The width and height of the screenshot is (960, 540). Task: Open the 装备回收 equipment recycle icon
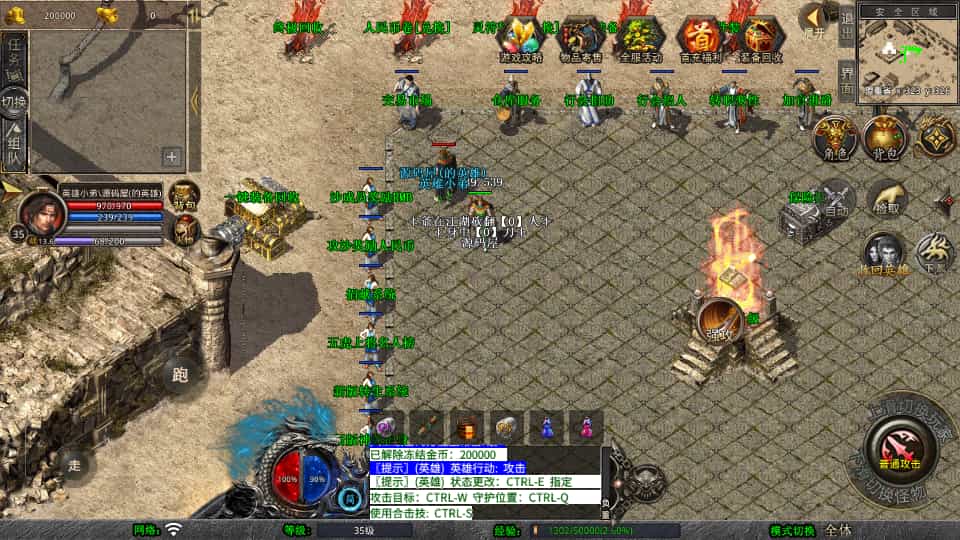pos(761,40)
